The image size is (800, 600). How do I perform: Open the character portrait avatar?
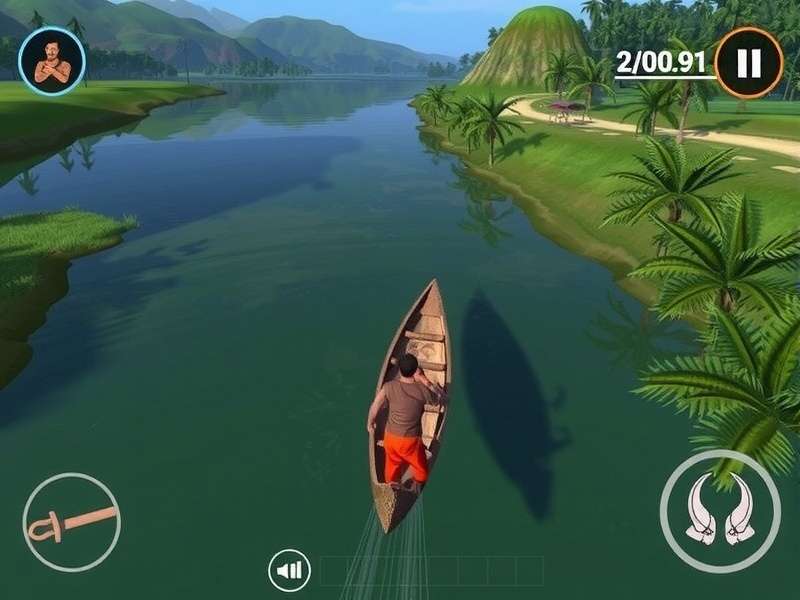click(52, 61)
